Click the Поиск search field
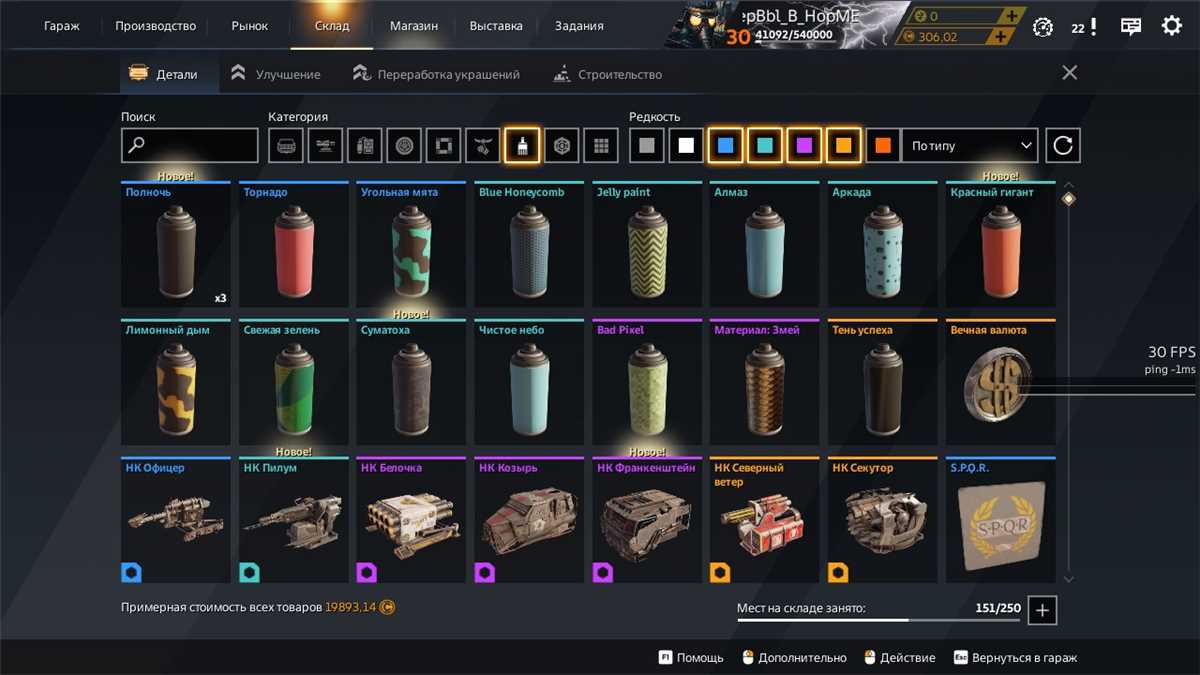Viewport: 1200px width, 675px height. click(x=190, y=146)
